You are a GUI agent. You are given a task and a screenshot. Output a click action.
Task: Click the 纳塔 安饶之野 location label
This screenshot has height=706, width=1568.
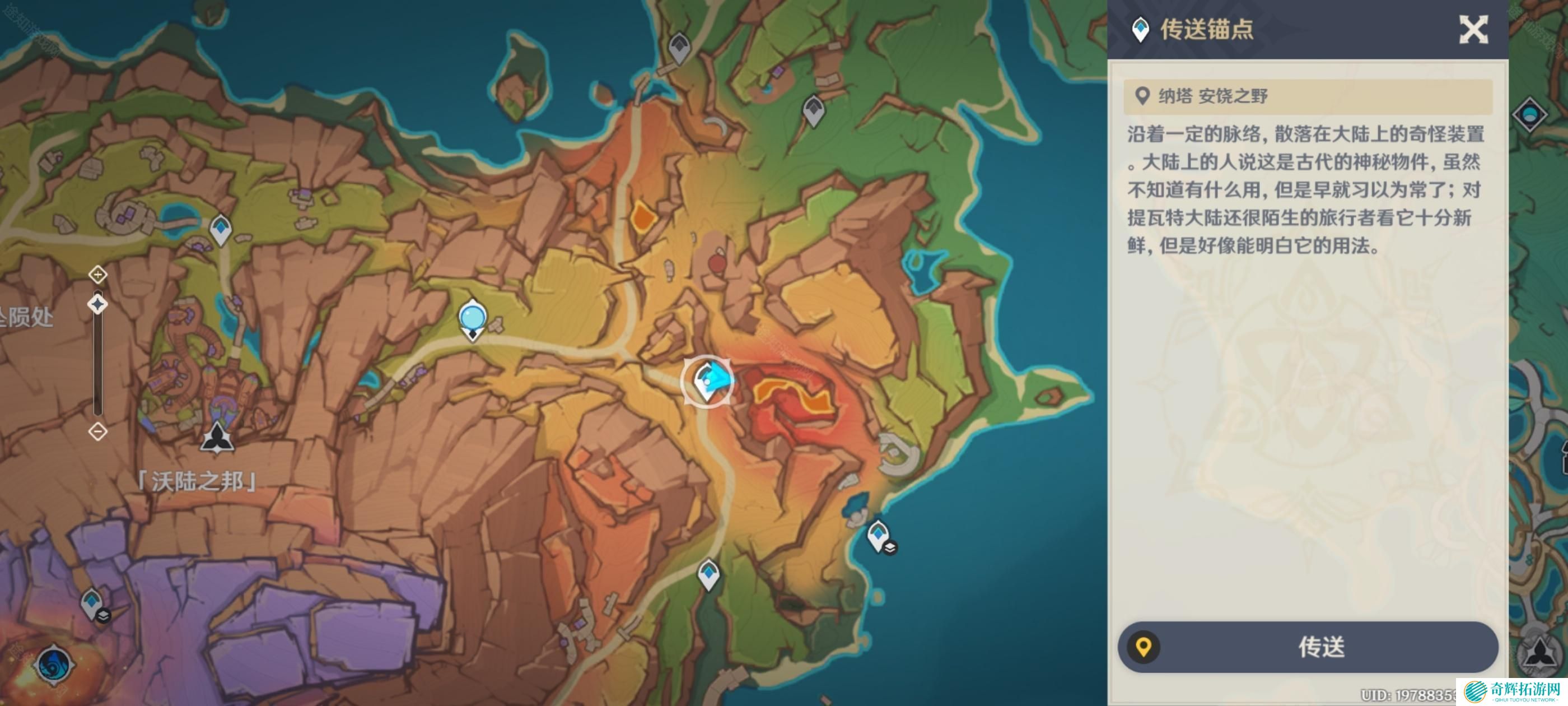point(1212,96)
